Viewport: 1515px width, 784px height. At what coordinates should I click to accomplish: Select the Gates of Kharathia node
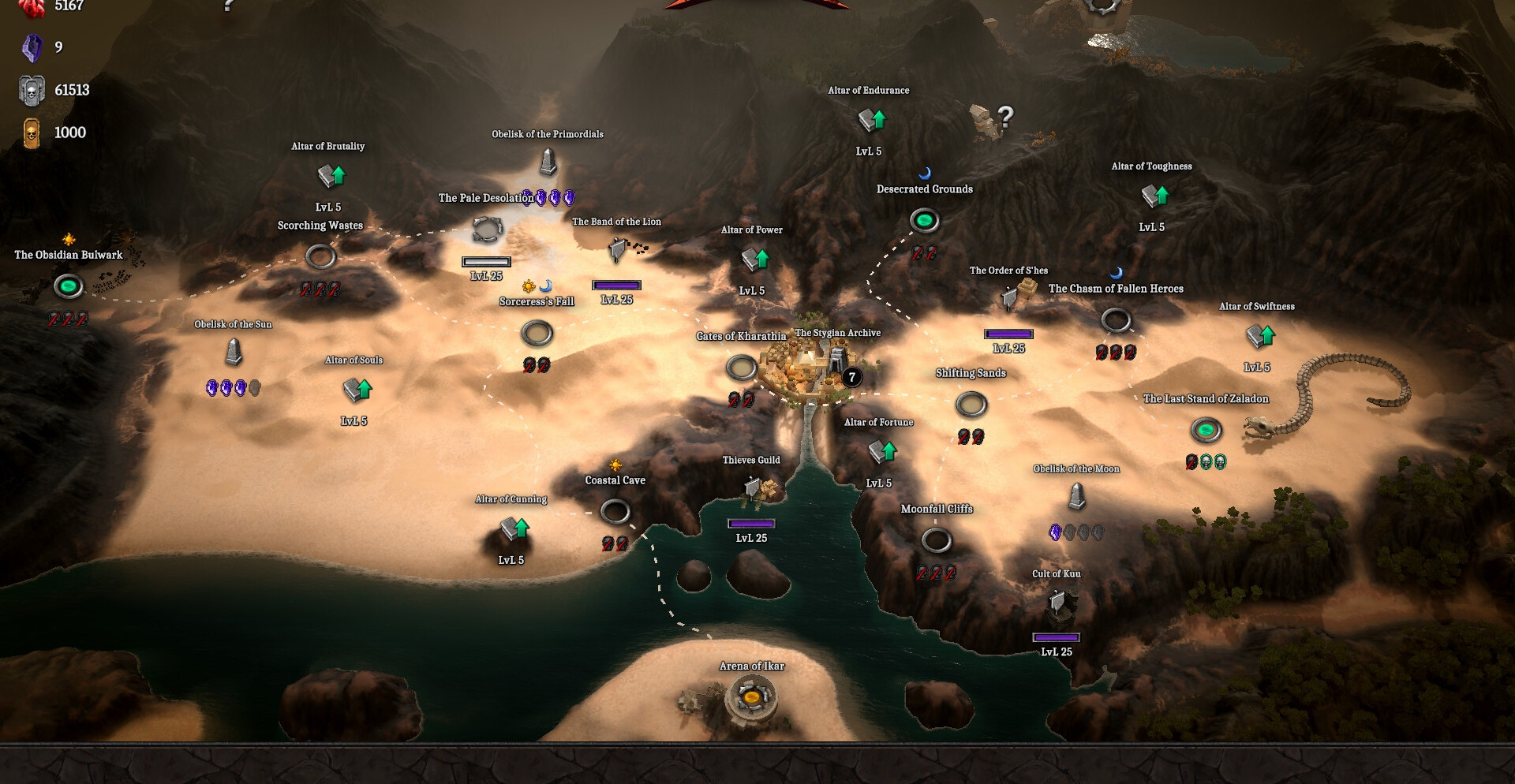pyautogui.click(x=741, y=367)
